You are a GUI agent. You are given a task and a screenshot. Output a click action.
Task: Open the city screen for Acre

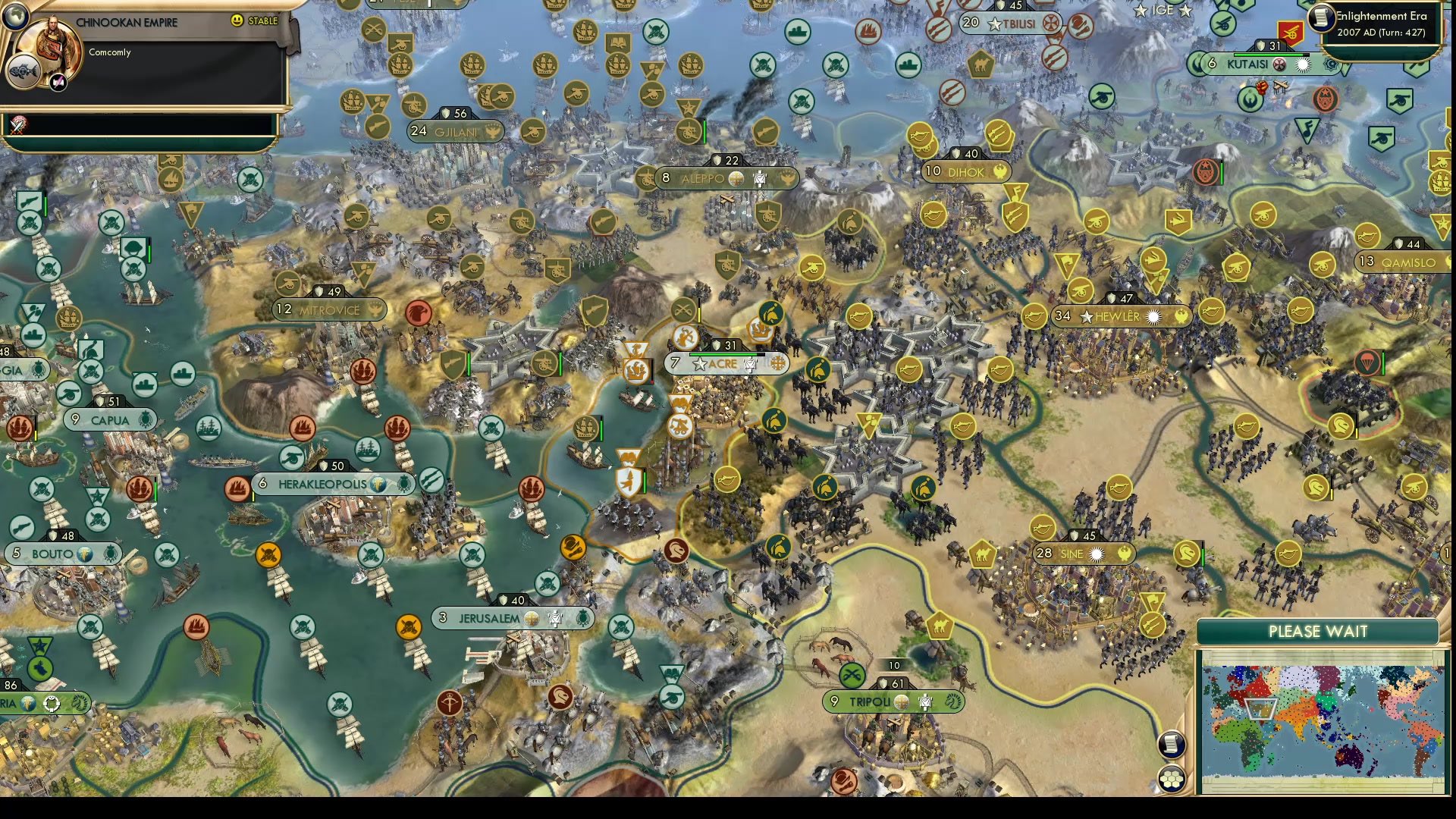point(723,364)
